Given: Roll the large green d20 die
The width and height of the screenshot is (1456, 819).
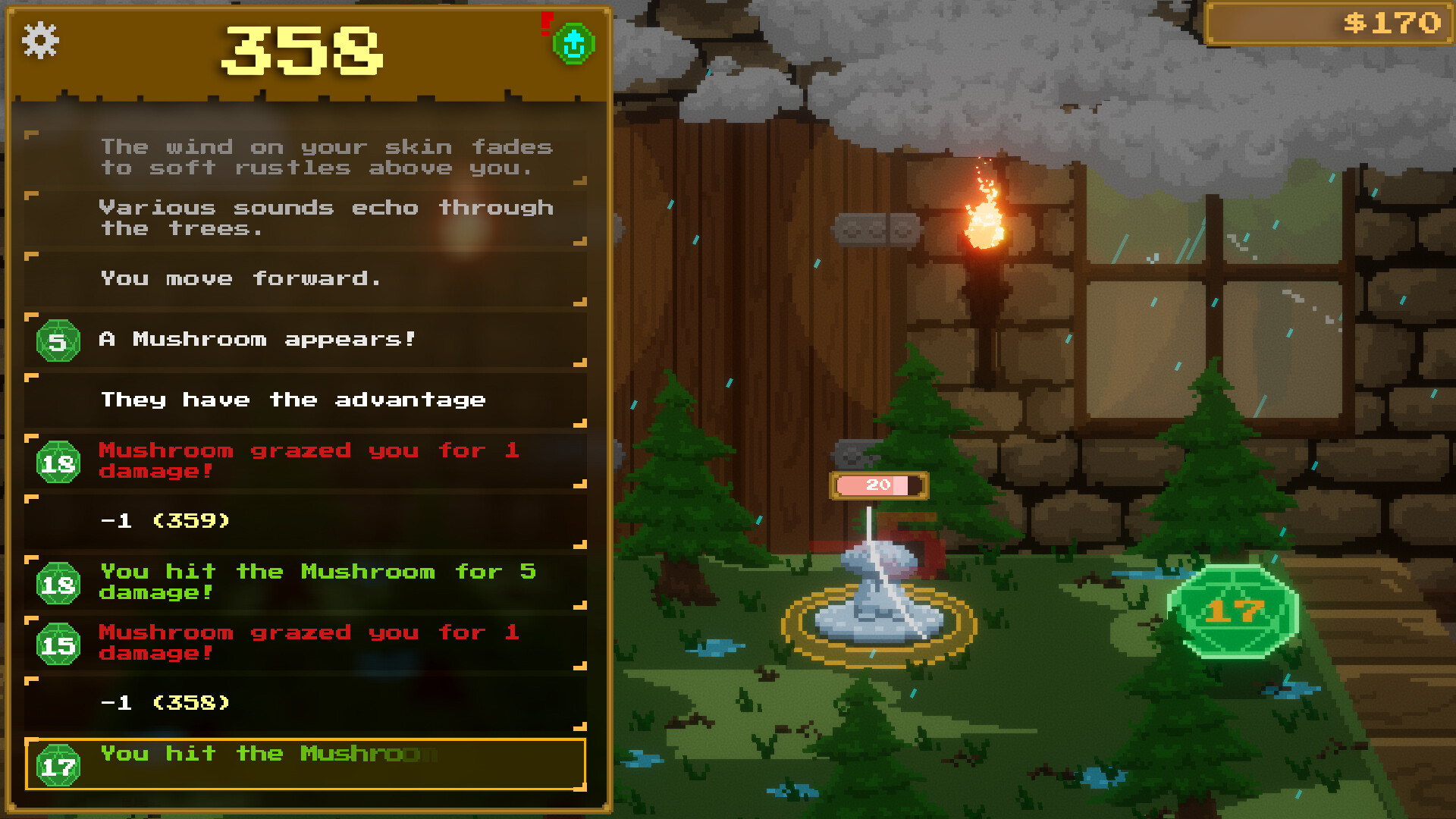Looking at the screenshot, I should click(x=1233, y=611).
